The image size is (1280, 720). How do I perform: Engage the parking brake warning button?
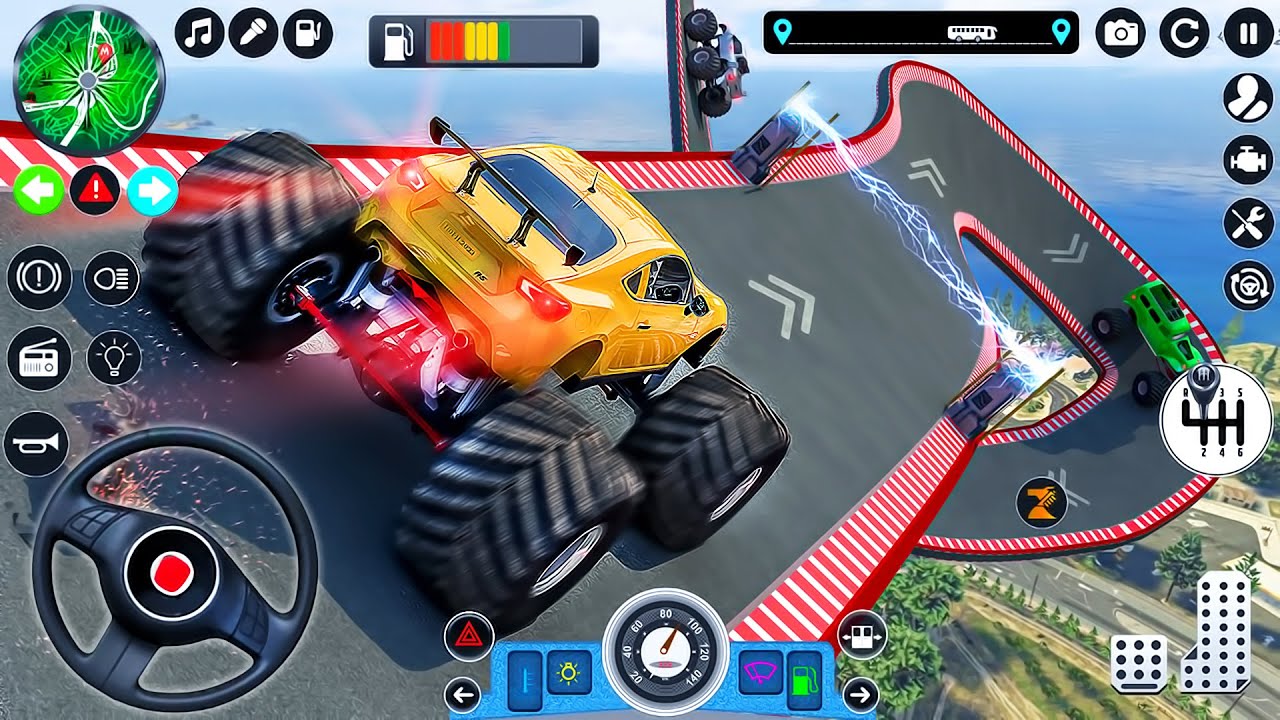coord(39,277)
